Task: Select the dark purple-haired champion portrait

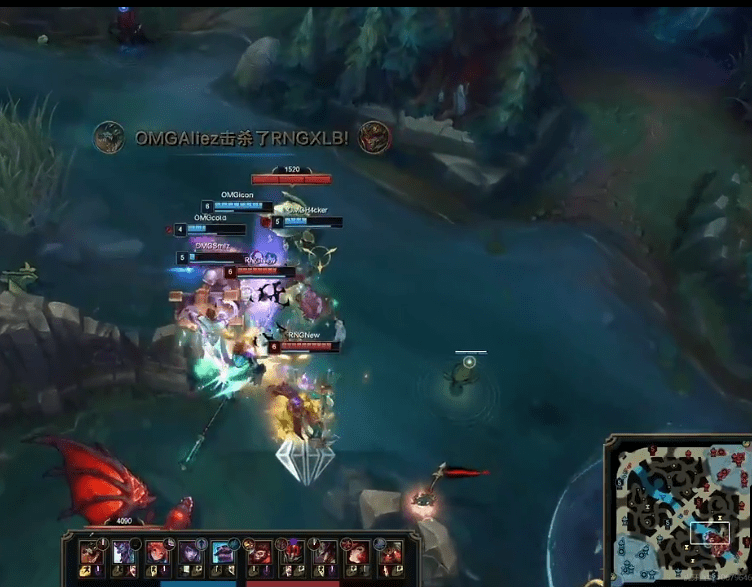Action: pyautogui.click(x=190, y=552)
